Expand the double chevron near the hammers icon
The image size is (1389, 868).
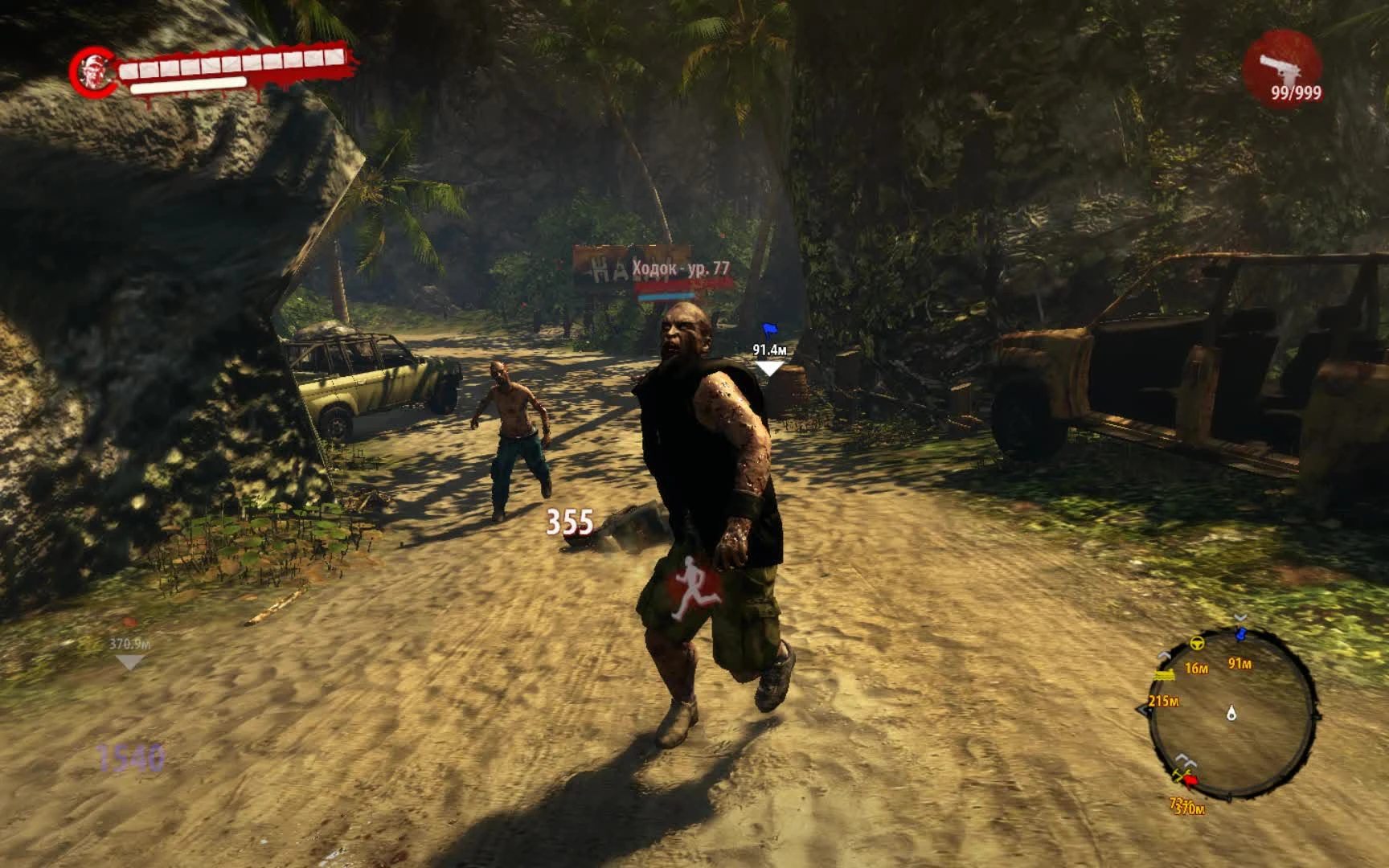click(1185, 759)
